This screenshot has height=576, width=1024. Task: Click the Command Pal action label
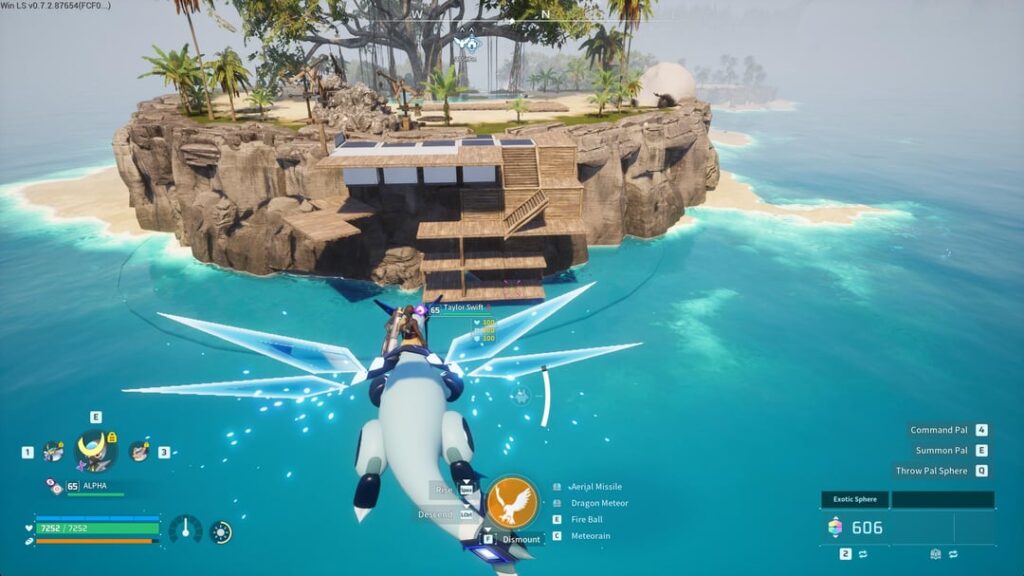(x=938, y=430)
